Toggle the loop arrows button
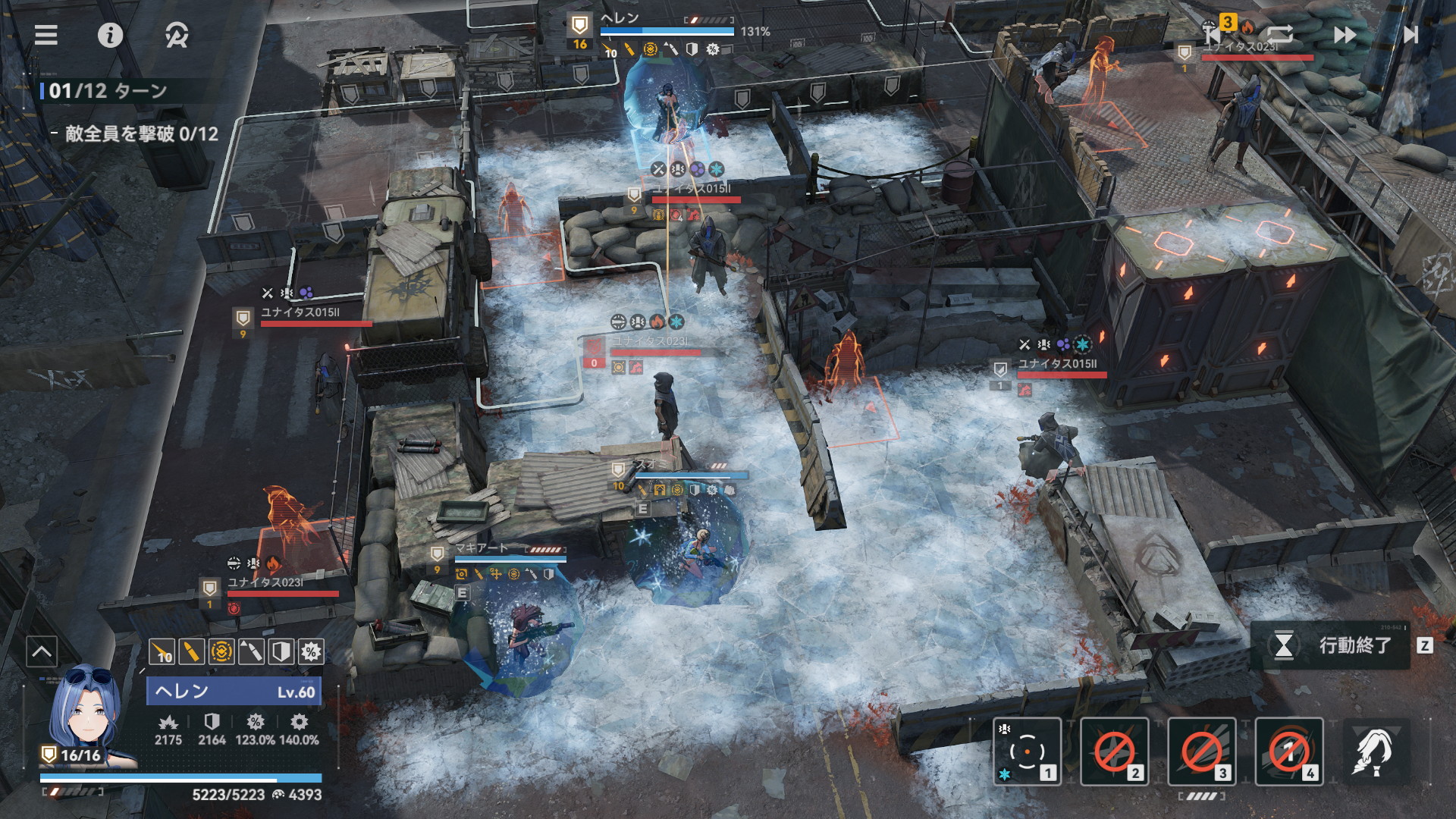 click(1279, 35)
